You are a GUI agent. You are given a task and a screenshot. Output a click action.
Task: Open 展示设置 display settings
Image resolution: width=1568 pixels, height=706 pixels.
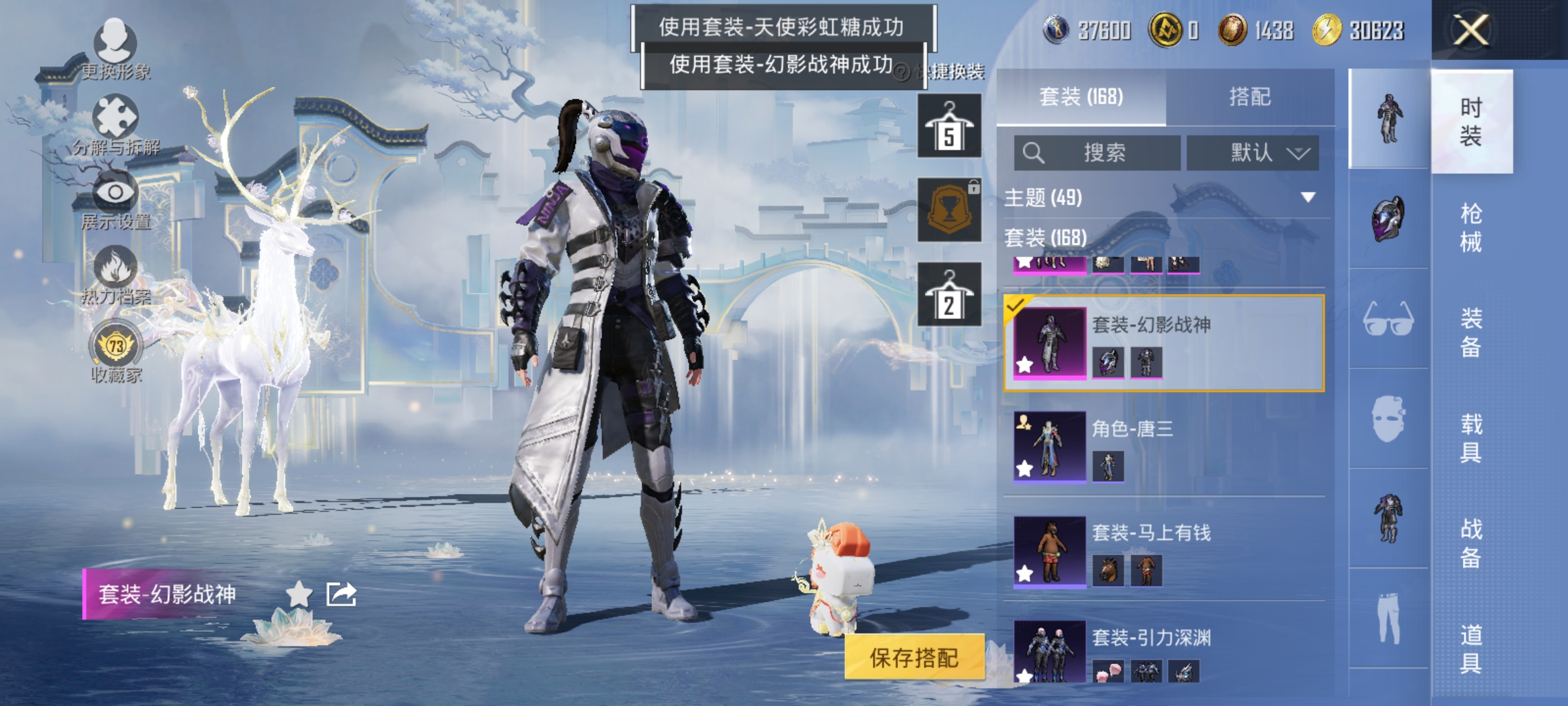[x=116, y=196]
